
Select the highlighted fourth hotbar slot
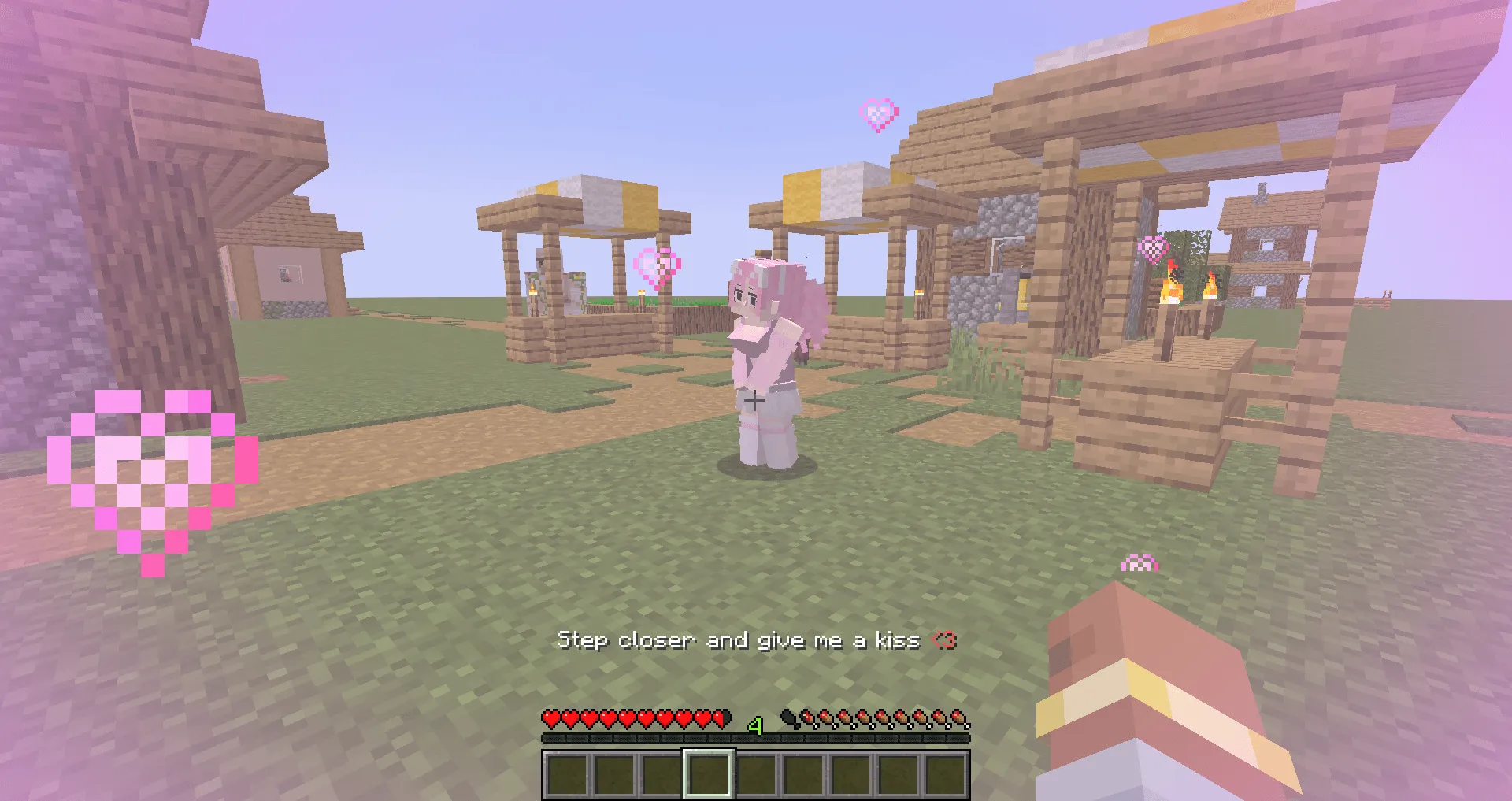707,776
